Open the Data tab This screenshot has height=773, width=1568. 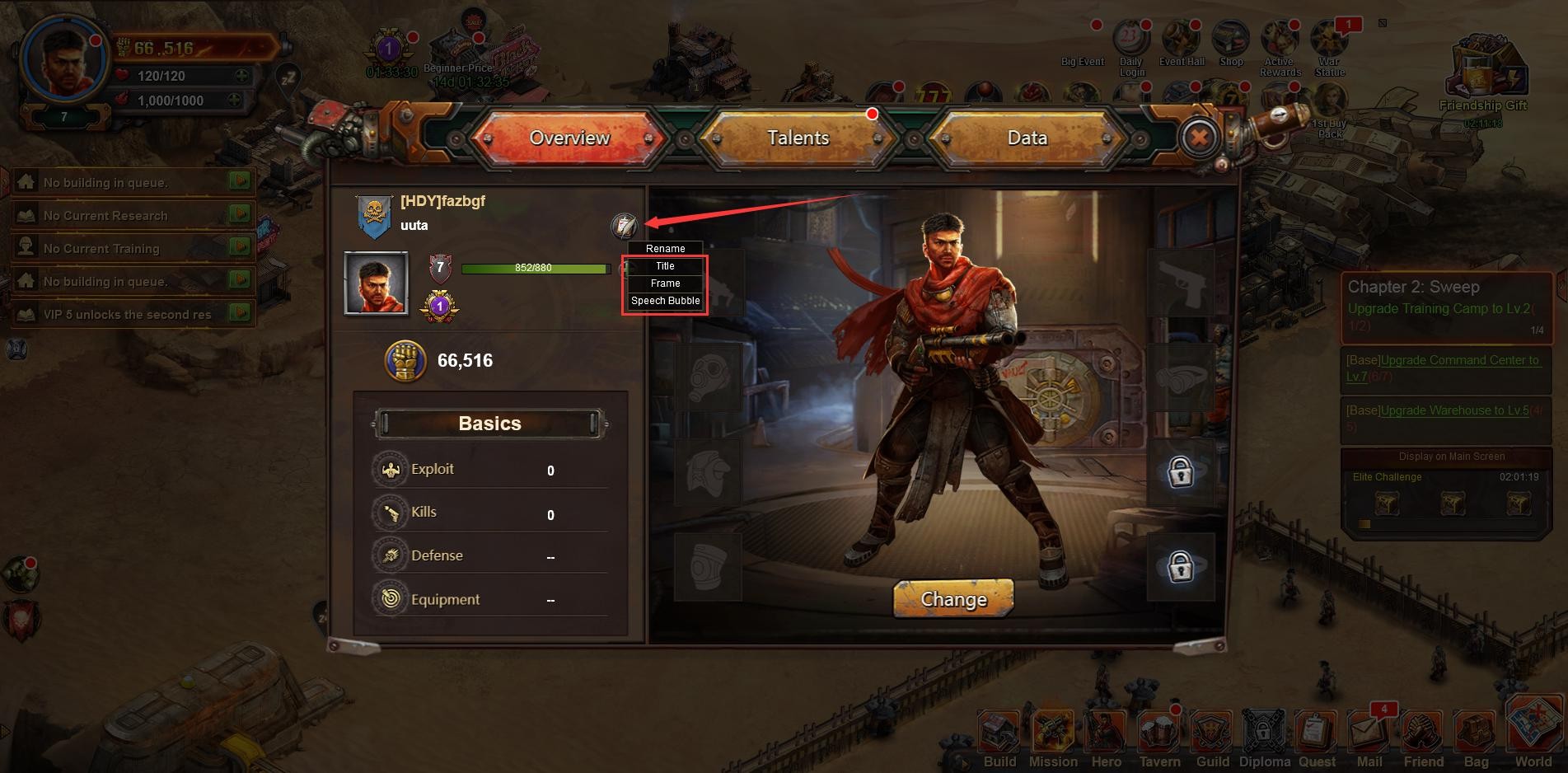[x=1027, y=138]
